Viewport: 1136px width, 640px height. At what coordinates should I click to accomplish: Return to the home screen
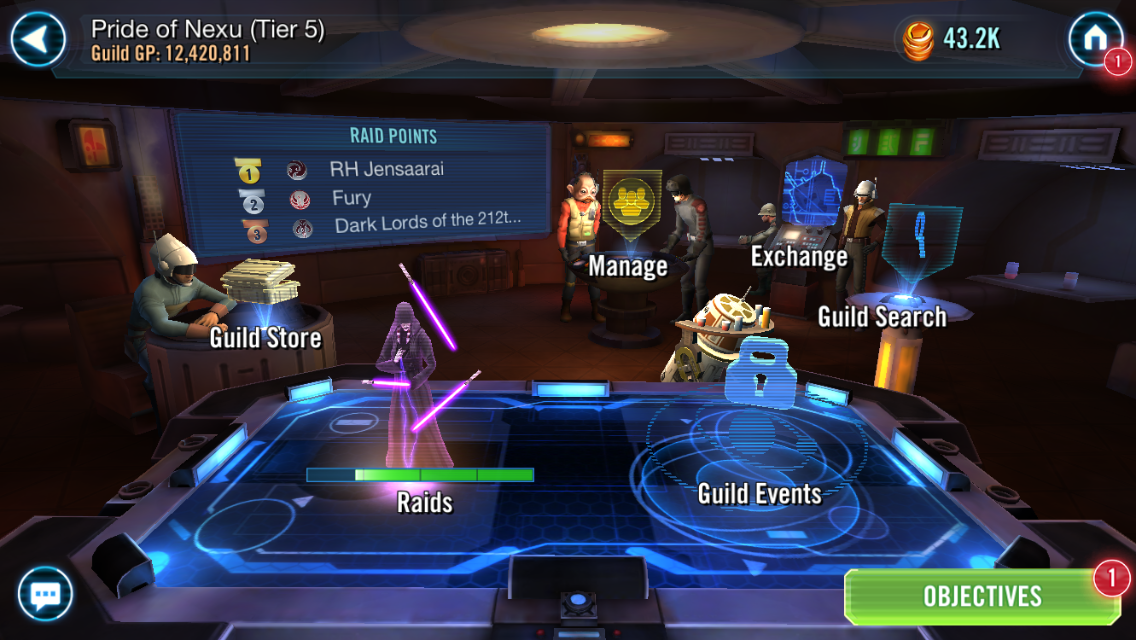1094,40
